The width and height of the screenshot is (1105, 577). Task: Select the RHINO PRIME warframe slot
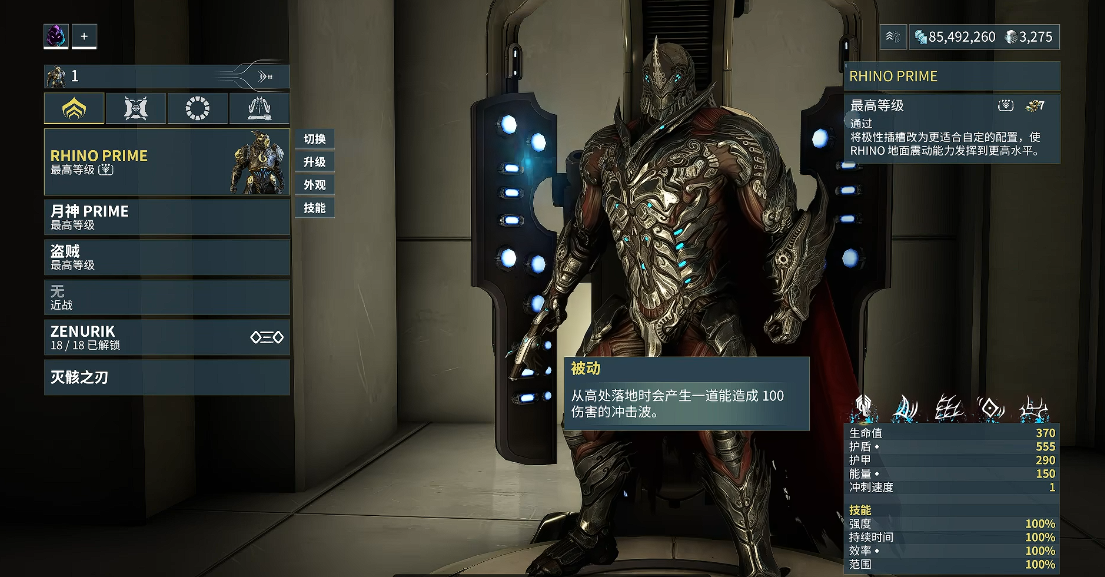pyautogui.click(x=166, y=161)
